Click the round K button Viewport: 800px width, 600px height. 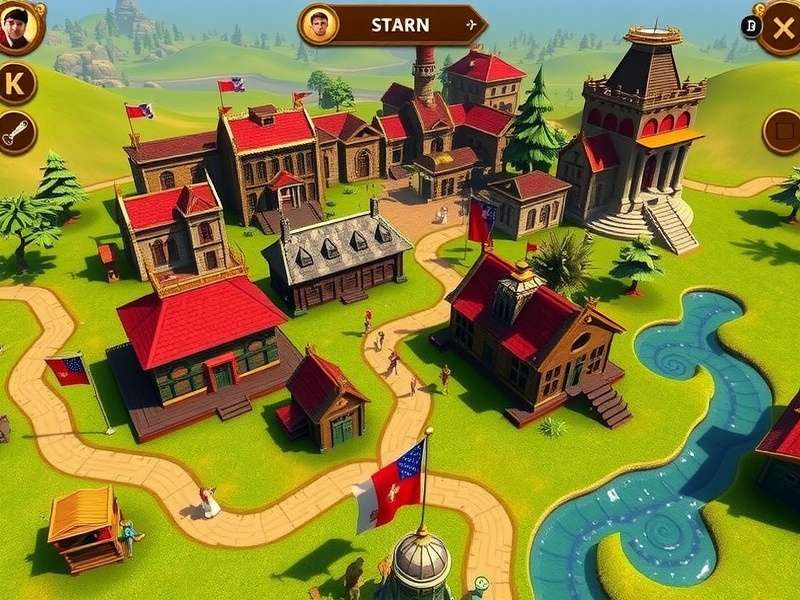pos(16,84)
